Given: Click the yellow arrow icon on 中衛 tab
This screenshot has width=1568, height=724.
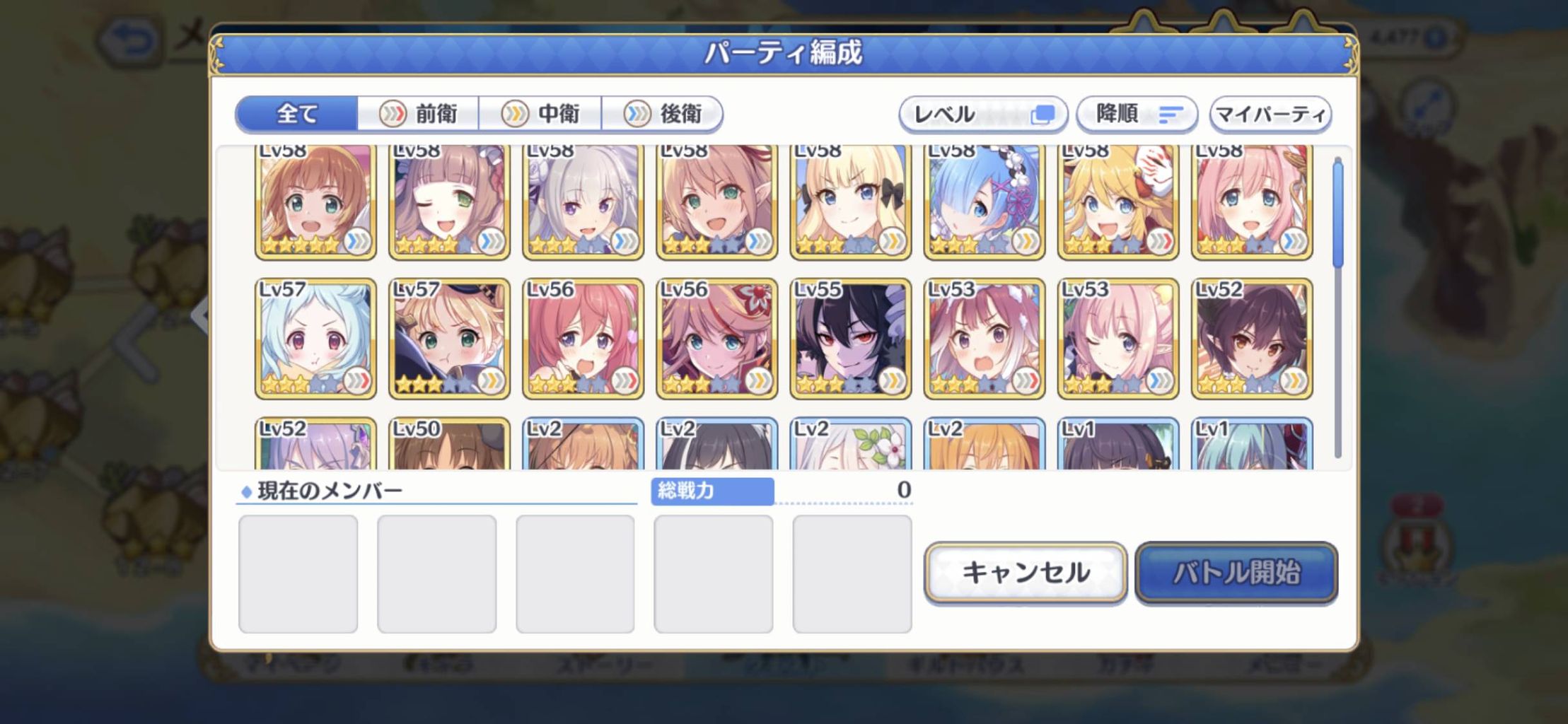Looking at the screenshot, I should [516, 113].
